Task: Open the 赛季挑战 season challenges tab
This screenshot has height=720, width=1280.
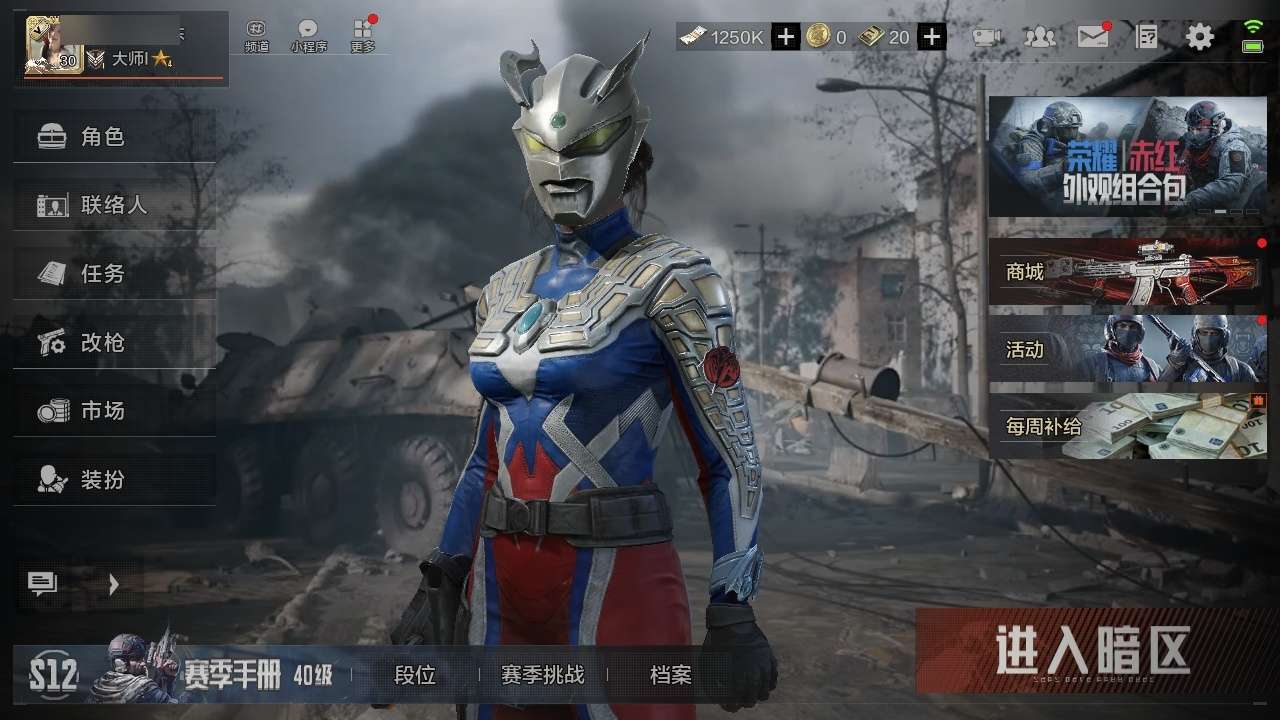Action: click(542, 675)
